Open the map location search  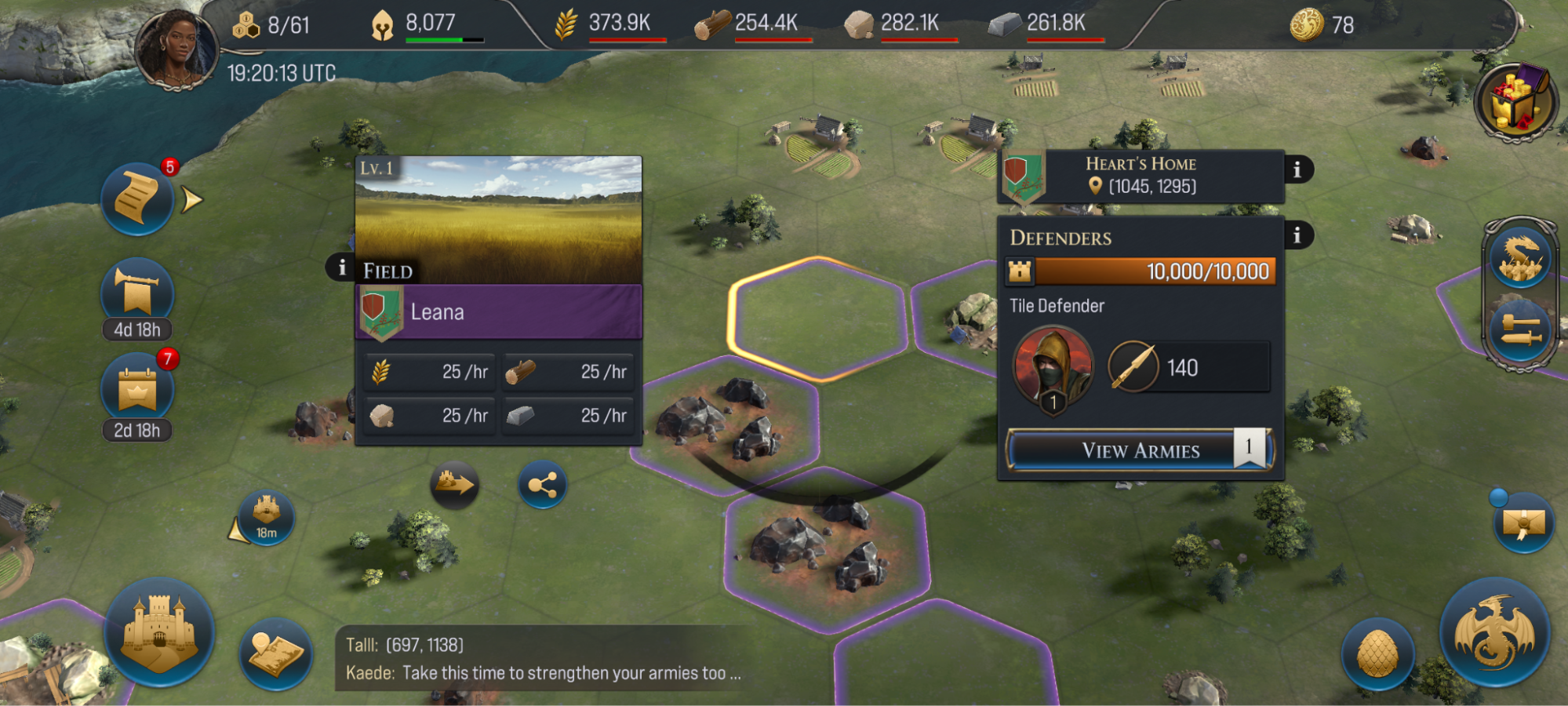pos(276,653)
